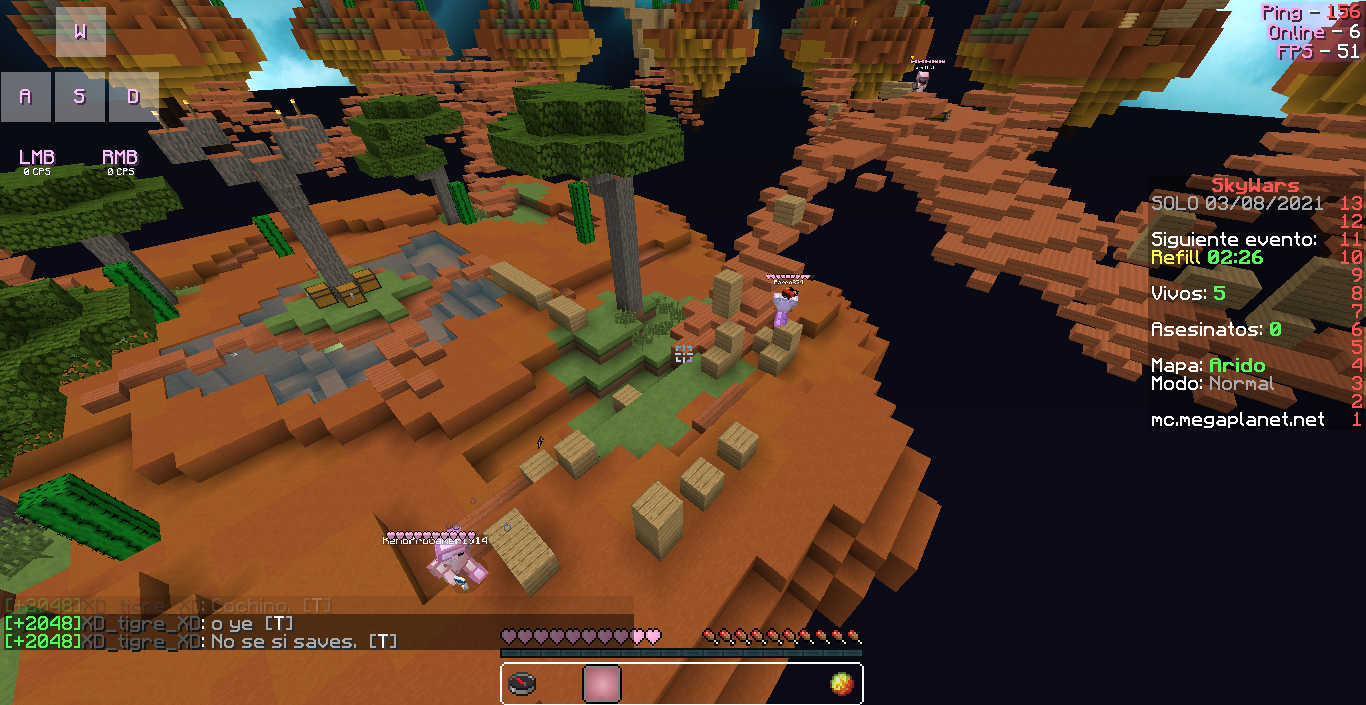Select the golden apple hotbar slot

pos(842,684)
